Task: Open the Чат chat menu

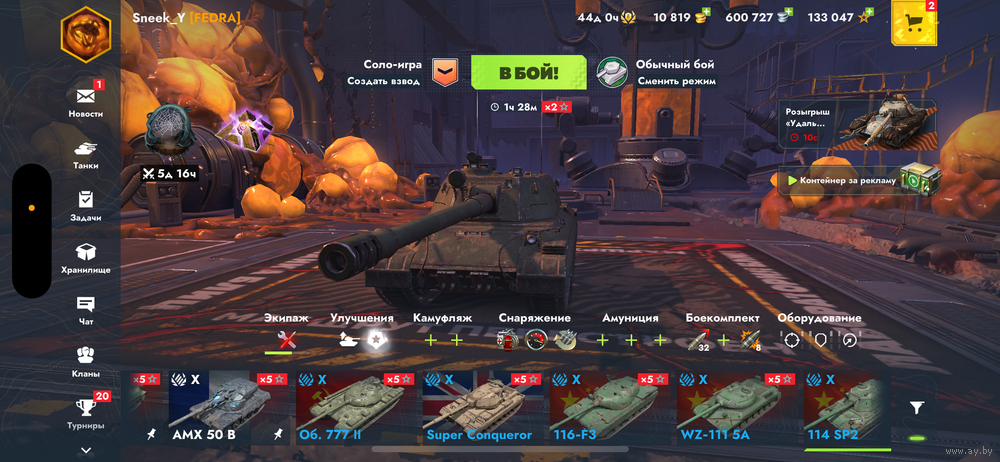Action: (86, 310)
